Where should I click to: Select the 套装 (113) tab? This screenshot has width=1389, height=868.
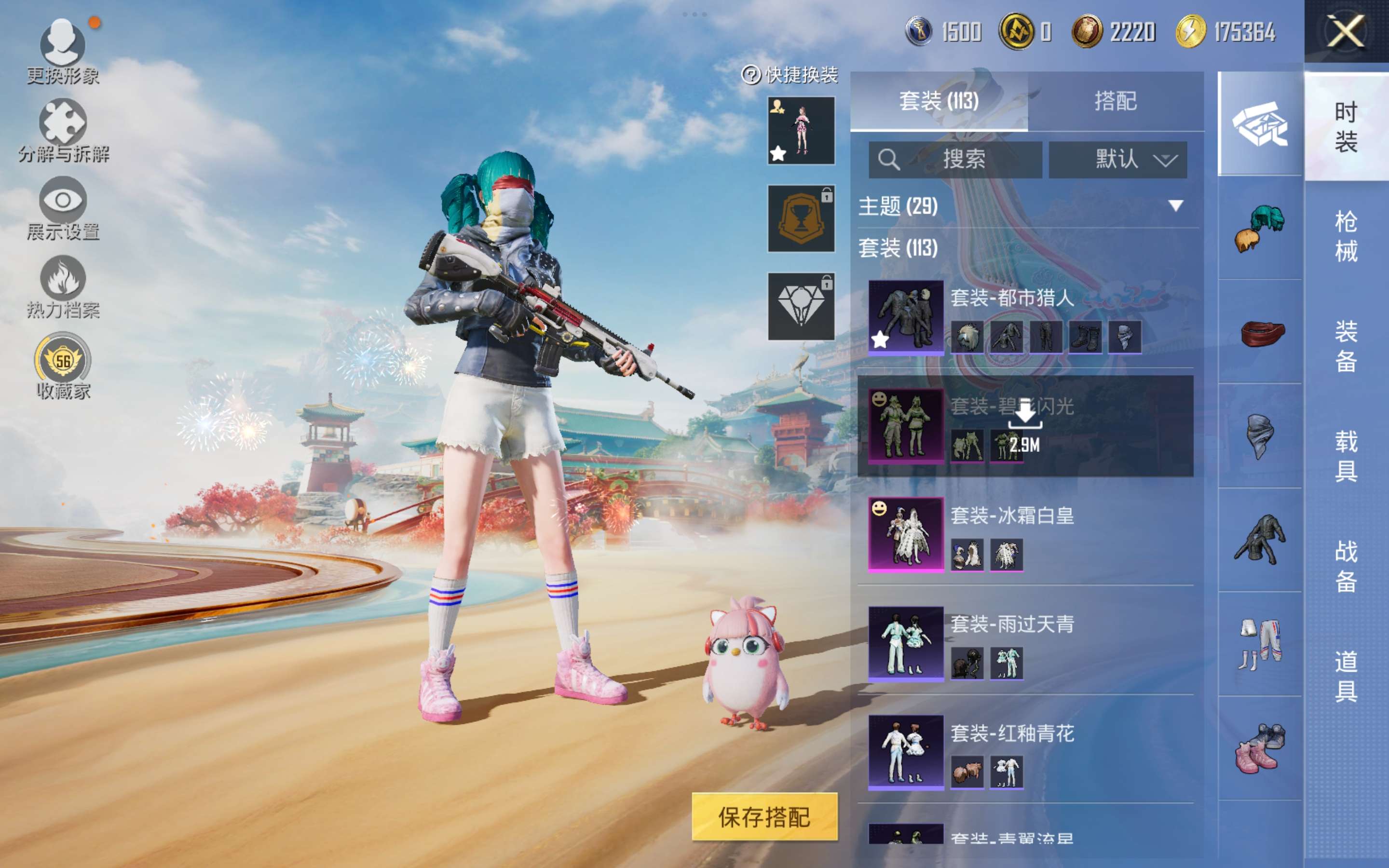939,102
